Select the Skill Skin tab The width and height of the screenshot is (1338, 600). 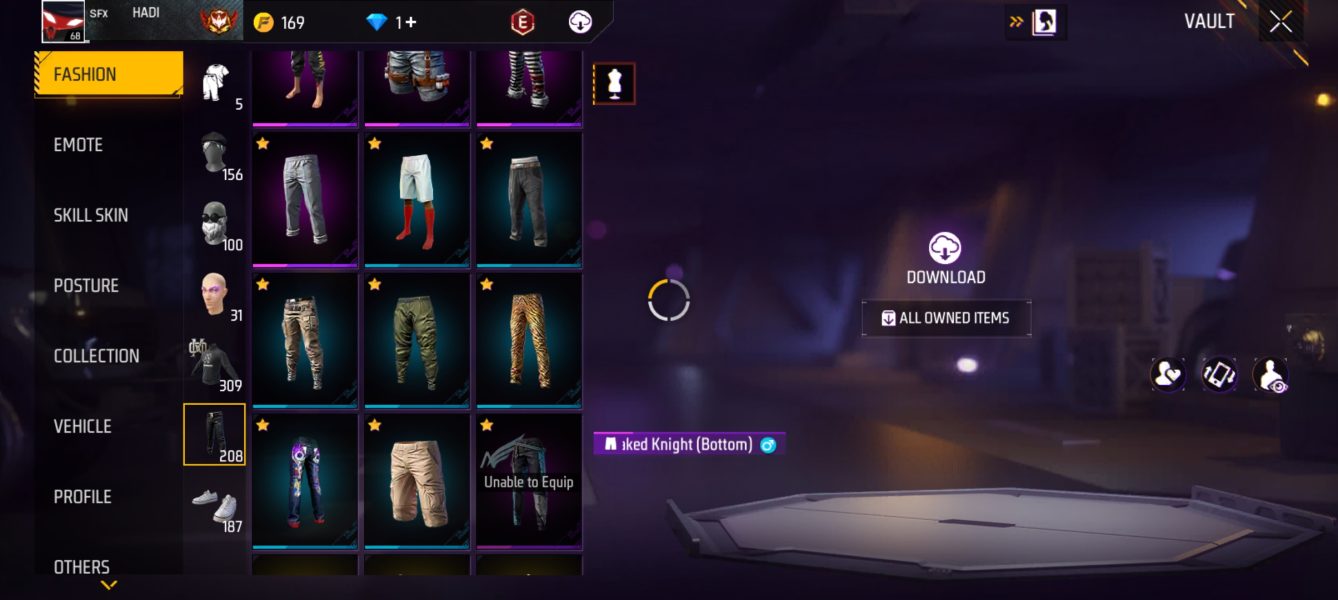click(91, 215)
